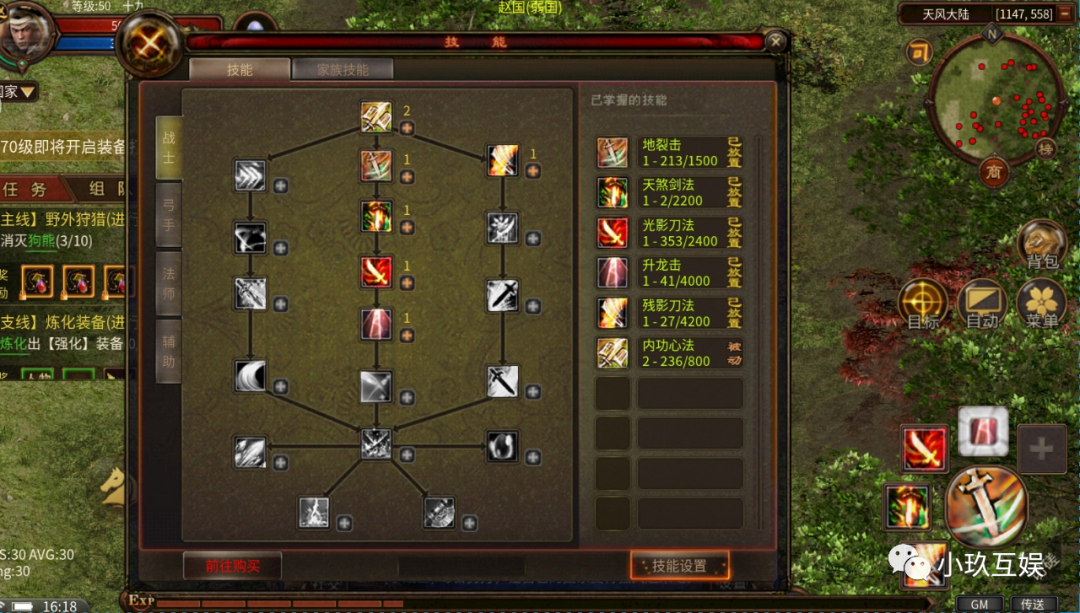
Task: Click the 前往购买 button
Action: tap(232, 565)
